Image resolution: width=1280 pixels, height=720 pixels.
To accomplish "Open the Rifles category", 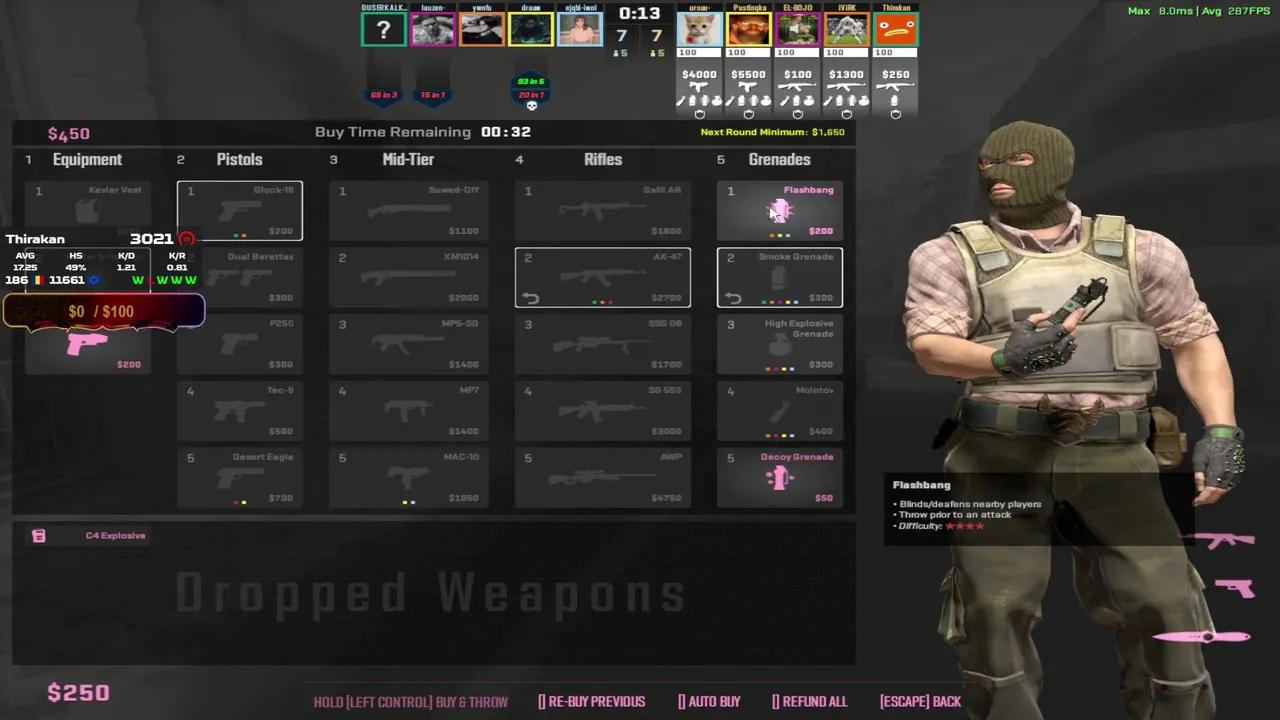I will (603, 159).
